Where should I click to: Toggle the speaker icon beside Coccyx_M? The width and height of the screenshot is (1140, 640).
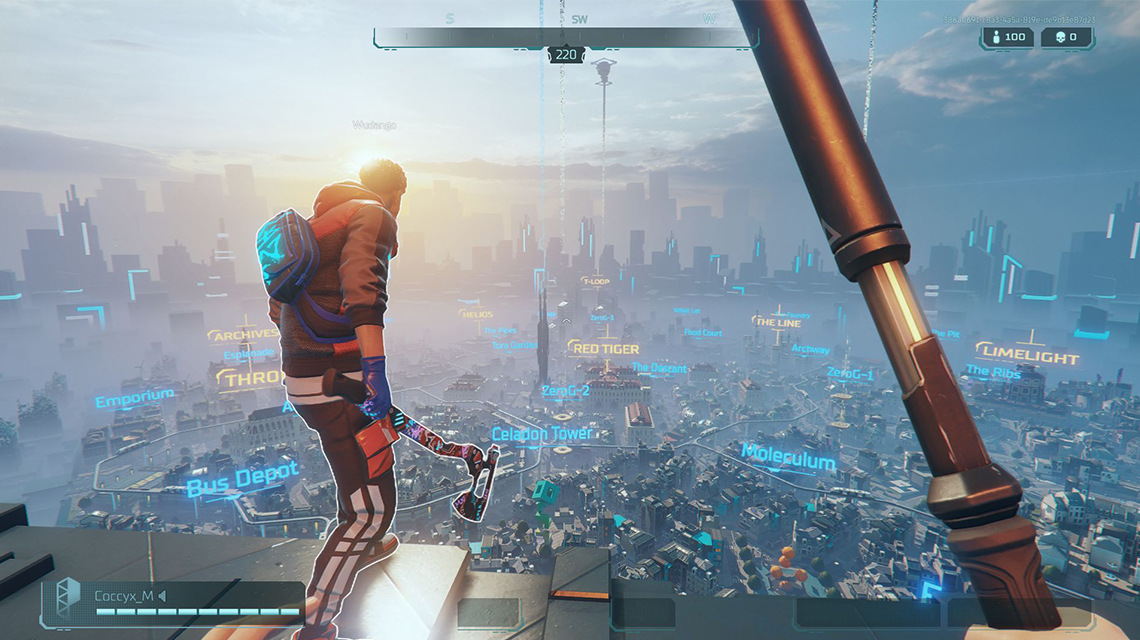click(x=162, y=597)
